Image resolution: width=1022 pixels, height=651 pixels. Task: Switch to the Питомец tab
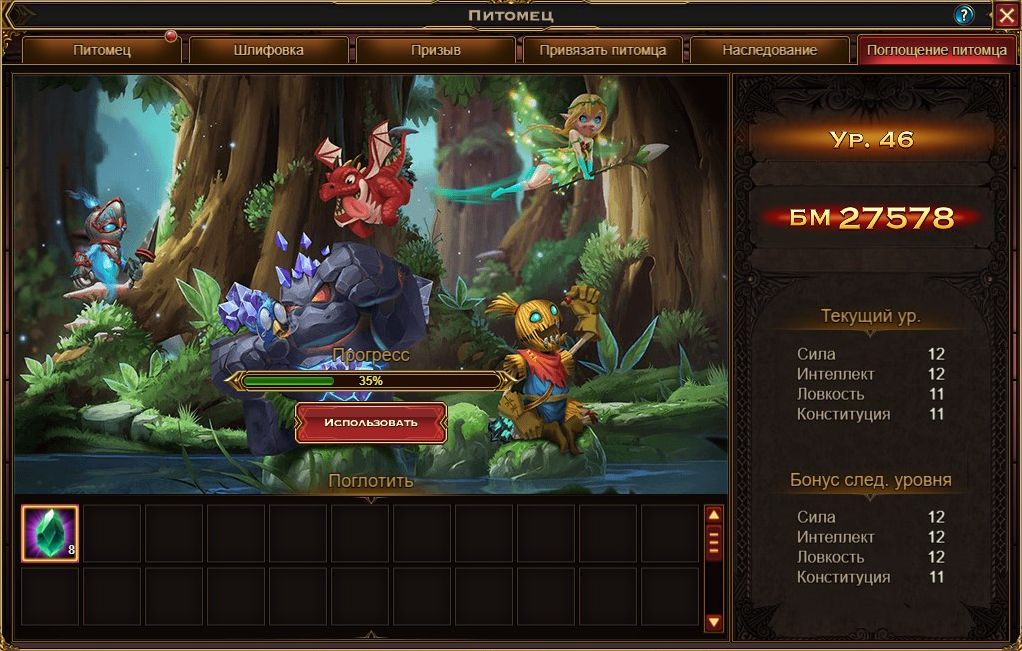tap(101, 51)
